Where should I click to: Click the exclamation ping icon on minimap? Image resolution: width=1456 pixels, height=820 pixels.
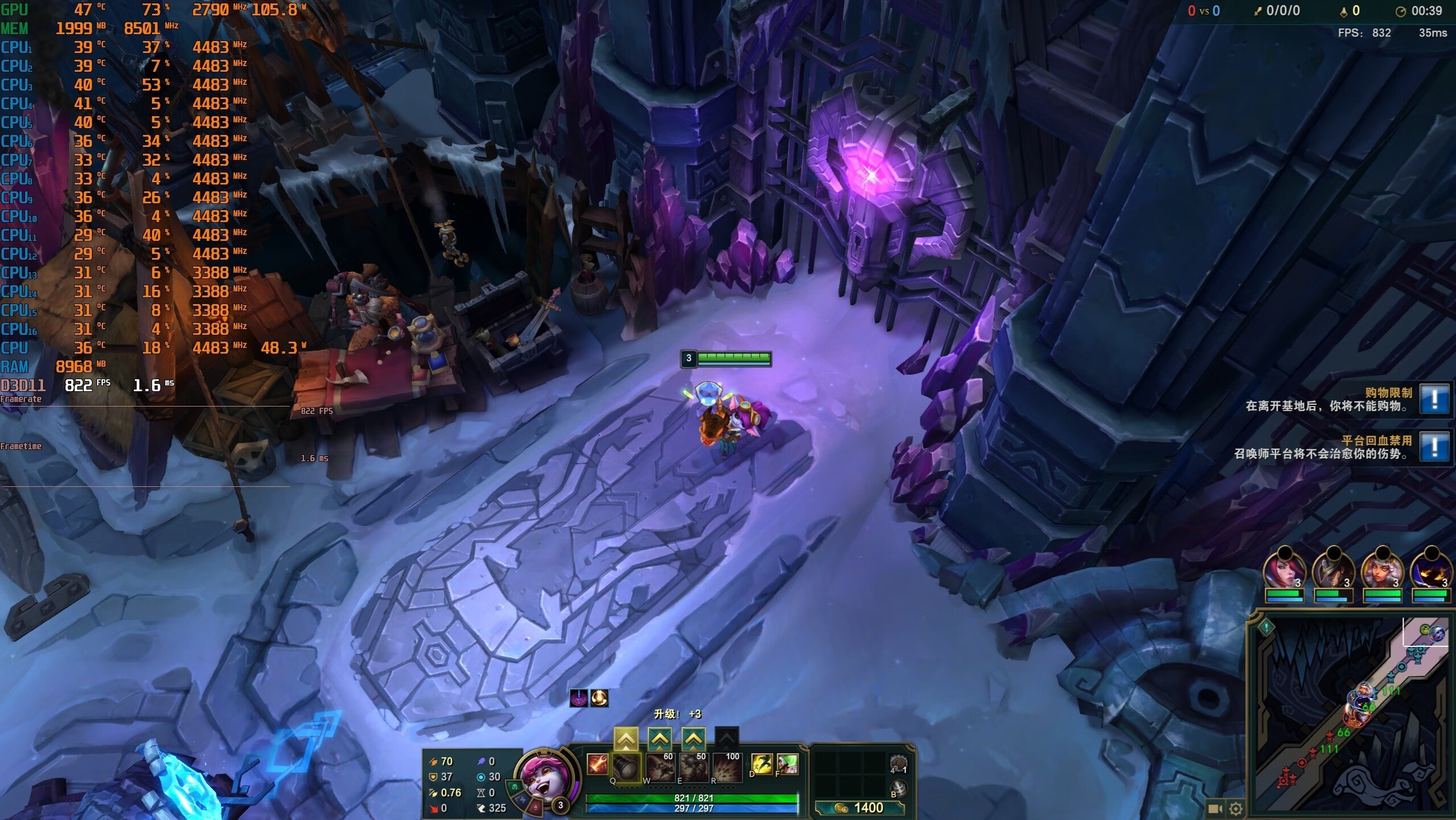[1266, 628]
